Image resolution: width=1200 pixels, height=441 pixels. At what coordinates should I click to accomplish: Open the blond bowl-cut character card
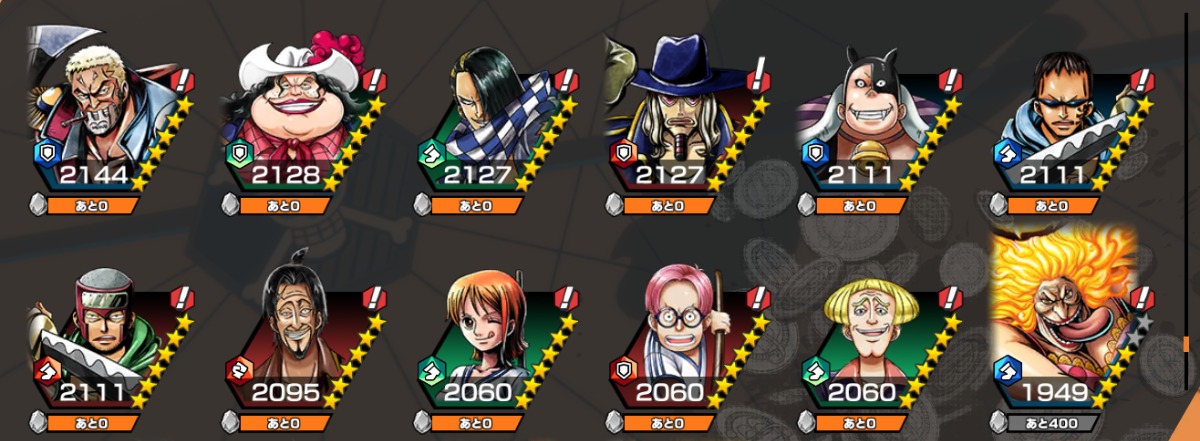coord(873,335)
